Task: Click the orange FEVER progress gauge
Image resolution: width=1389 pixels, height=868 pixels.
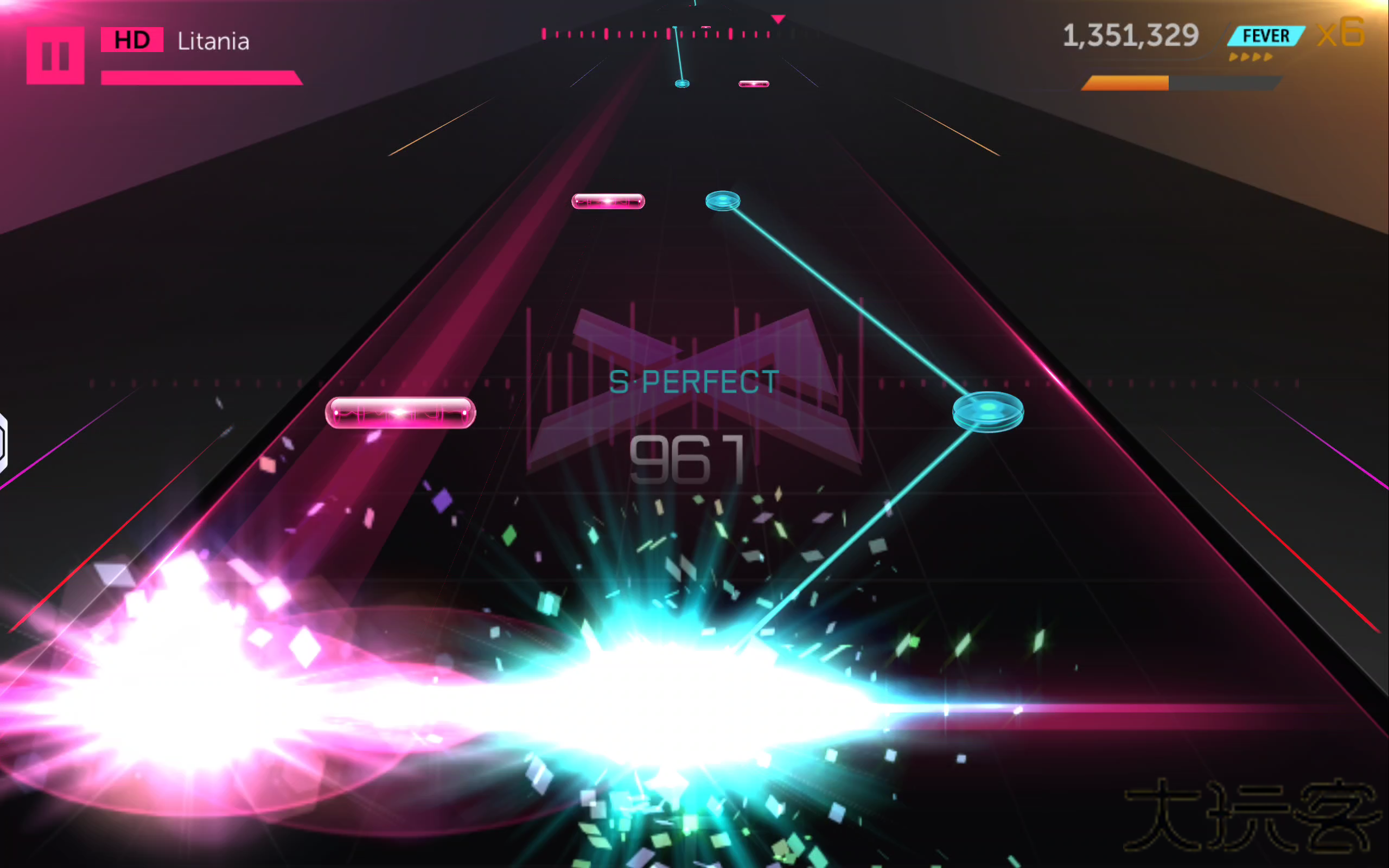Action: pyautogui.click(x=1125, y=82)
